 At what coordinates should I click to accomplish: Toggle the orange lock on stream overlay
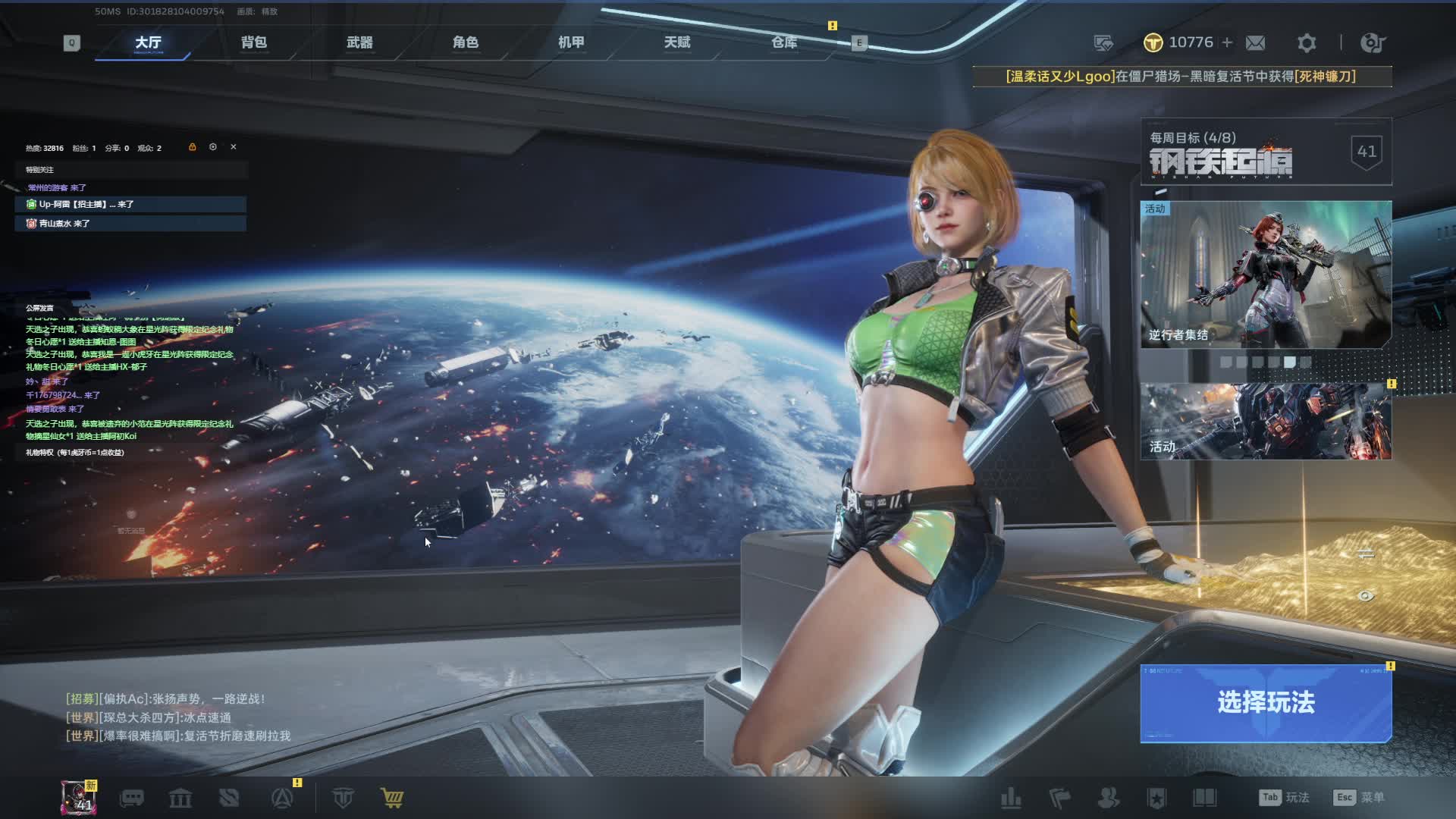pyautogui.click(x=193, y=147)
